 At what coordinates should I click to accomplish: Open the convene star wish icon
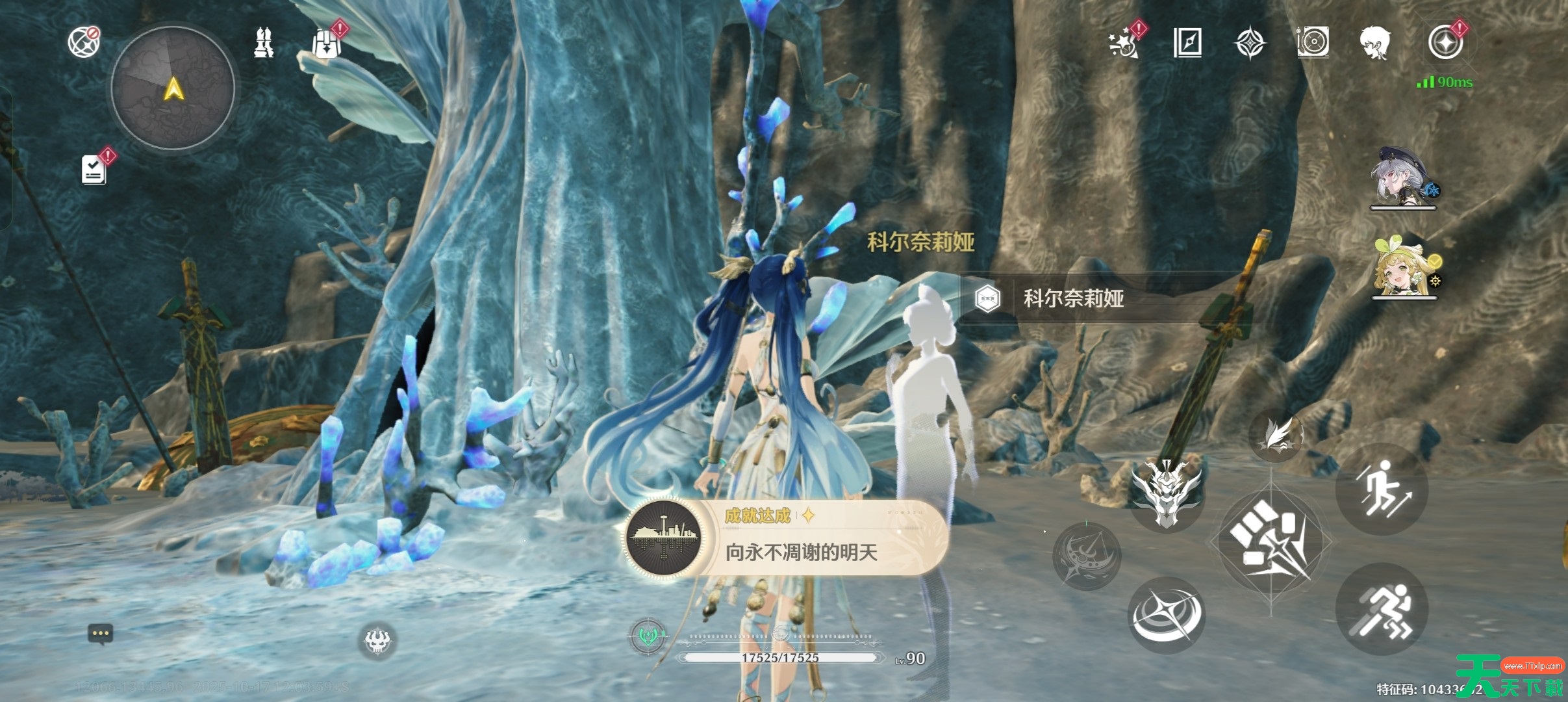coord(1445,43)
